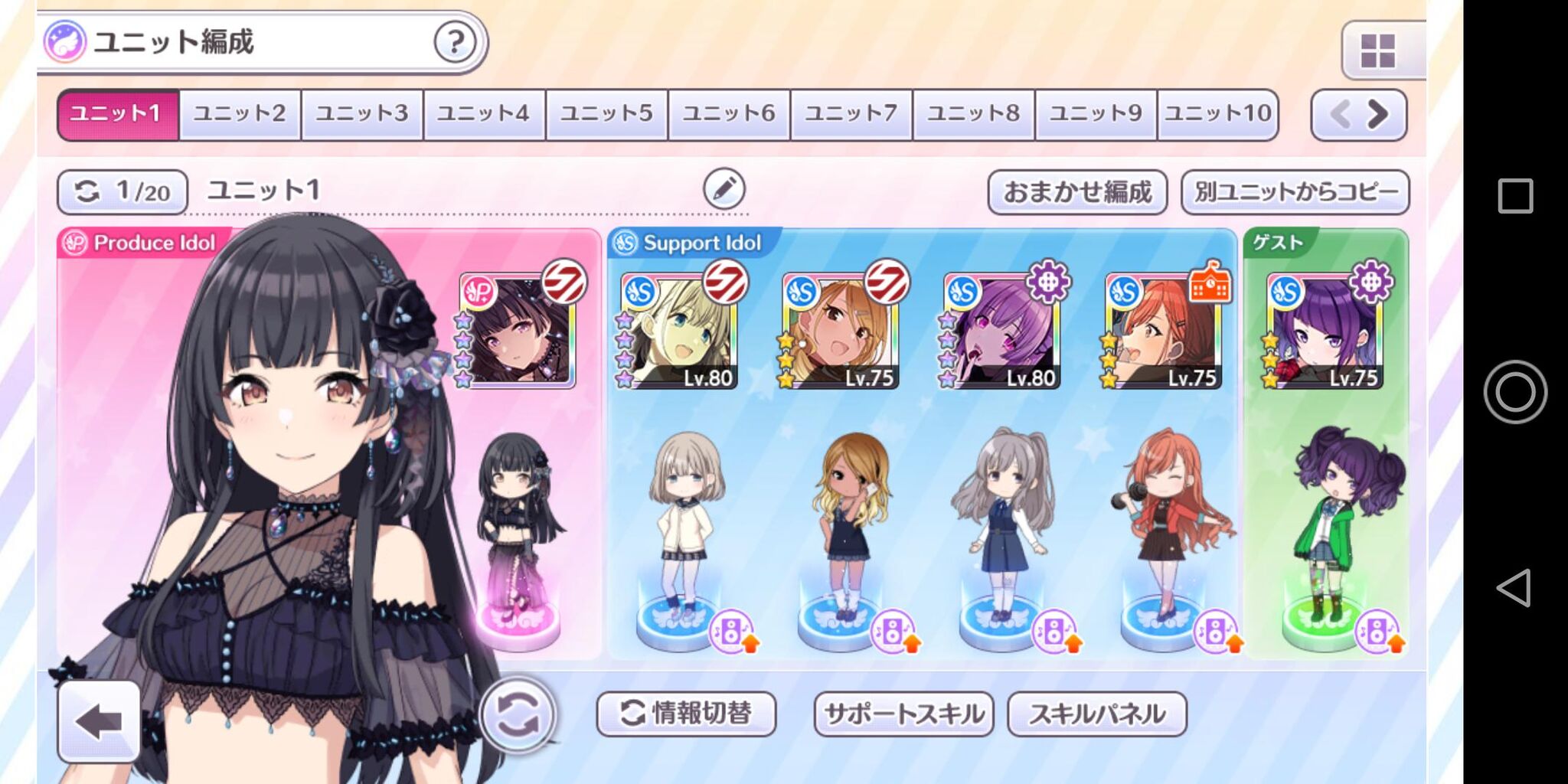Click the left chevron beside the unit tabs
This screenshot has width=1568, height=784.
point(1340,113)
